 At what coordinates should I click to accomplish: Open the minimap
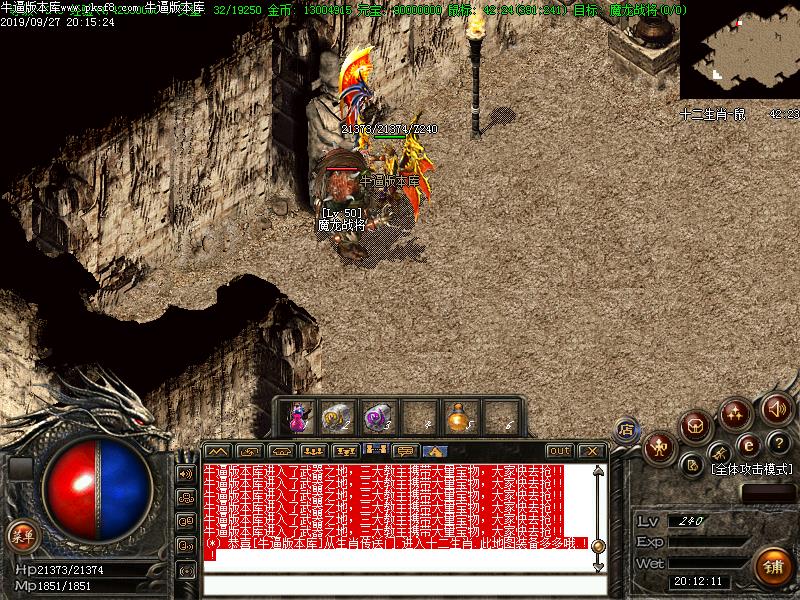738,52
